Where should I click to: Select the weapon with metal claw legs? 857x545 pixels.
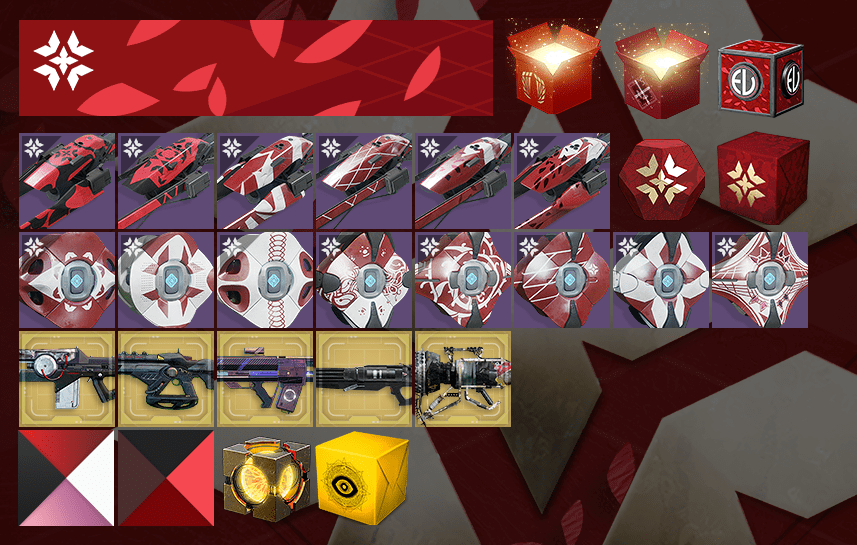tap(462, 379)
